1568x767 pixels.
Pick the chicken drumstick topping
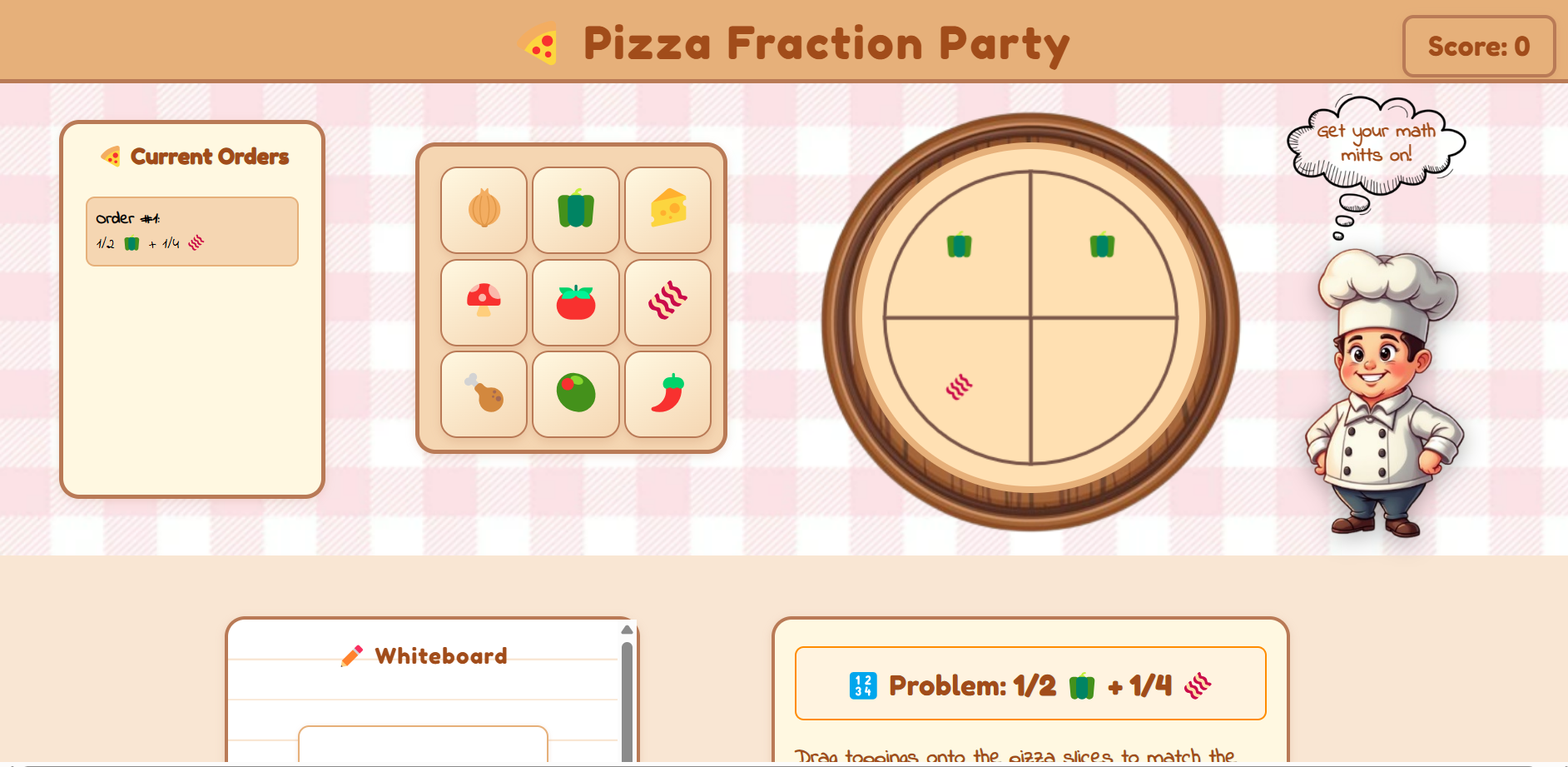pyautogui.click(x=484, y=393)
